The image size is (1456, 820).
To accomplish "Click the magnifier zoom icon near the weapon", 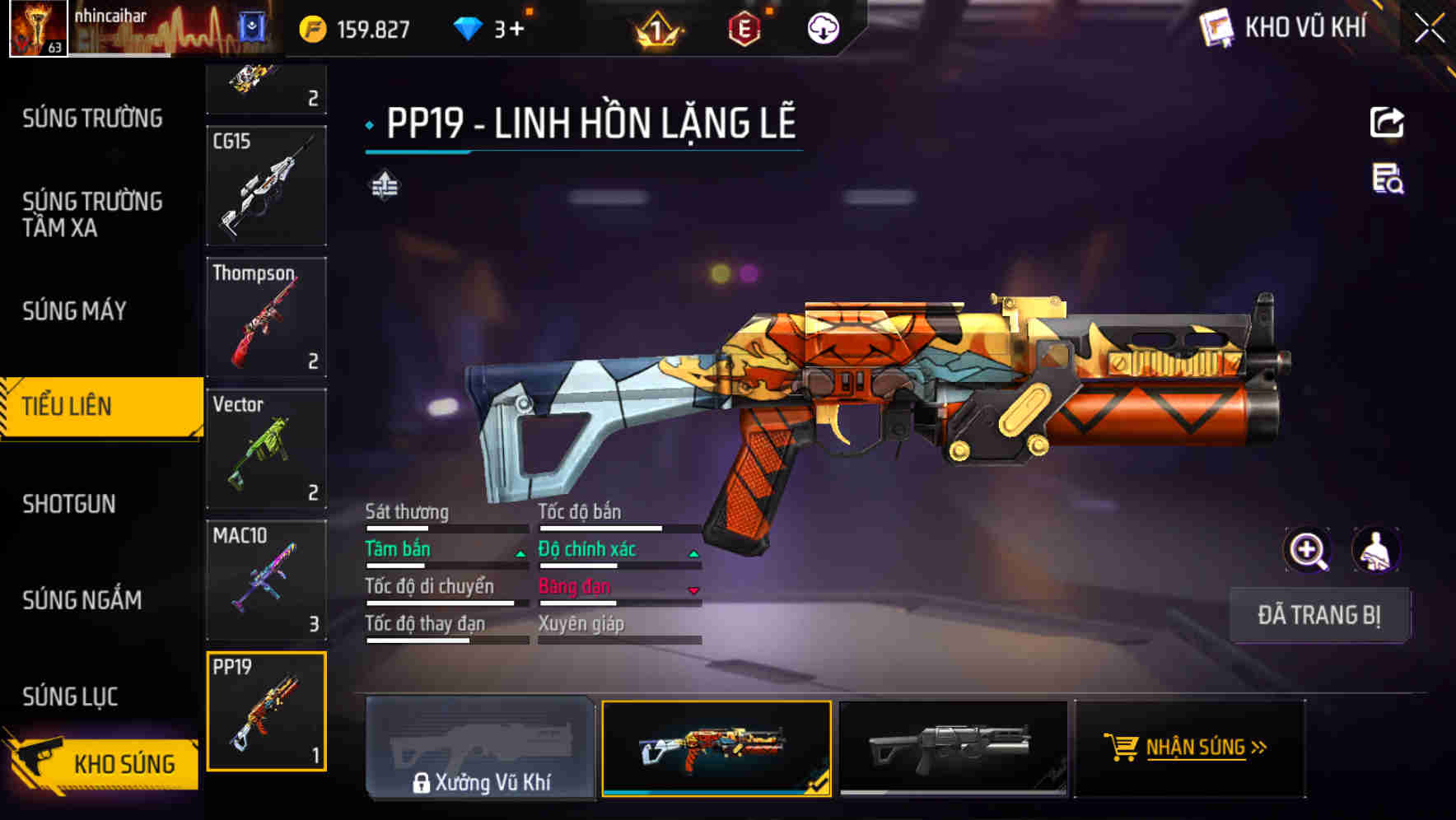I will 1306,550.
